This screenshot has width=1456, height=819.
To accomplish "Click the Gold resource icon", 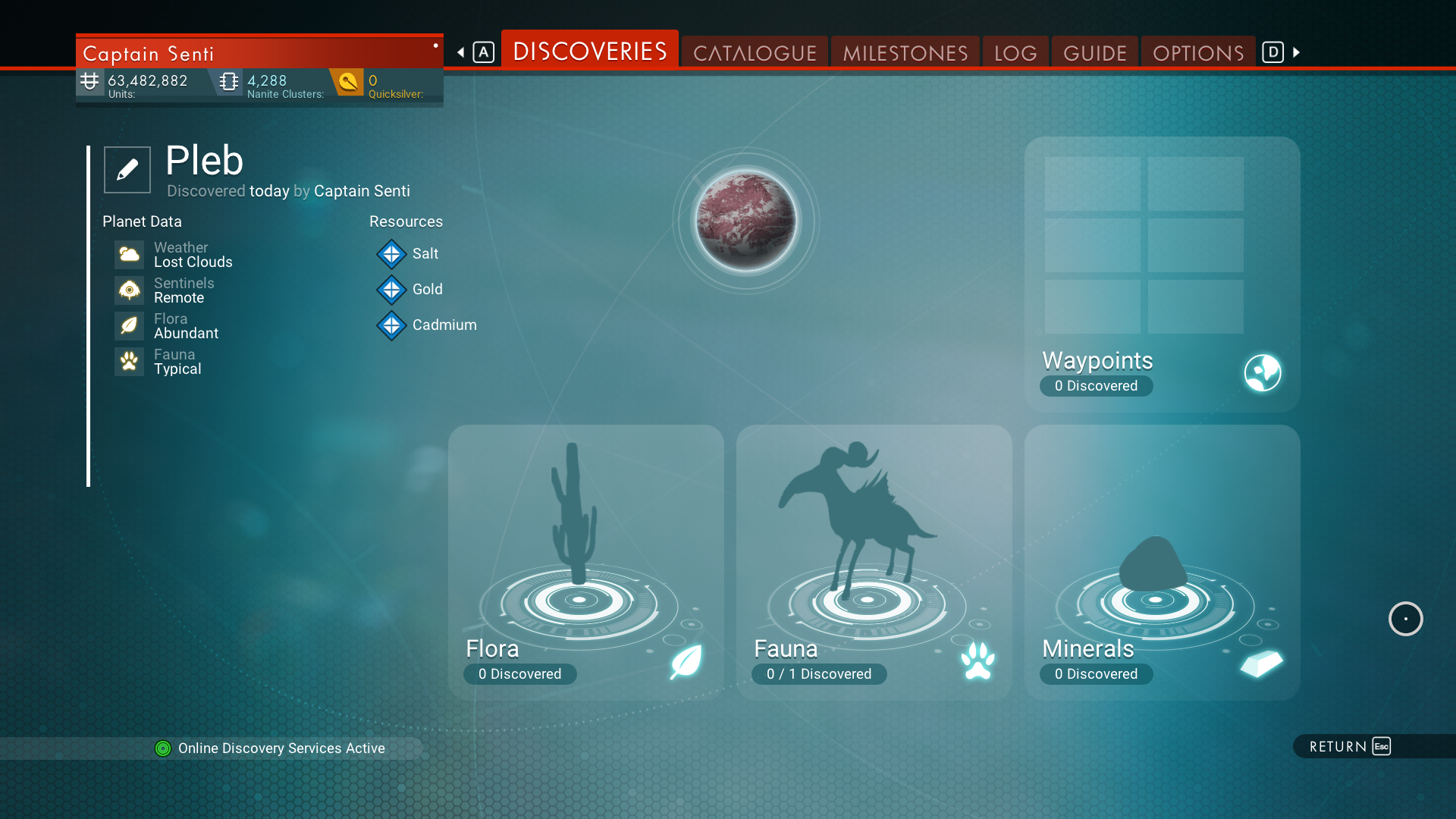I will click(391, 290).
